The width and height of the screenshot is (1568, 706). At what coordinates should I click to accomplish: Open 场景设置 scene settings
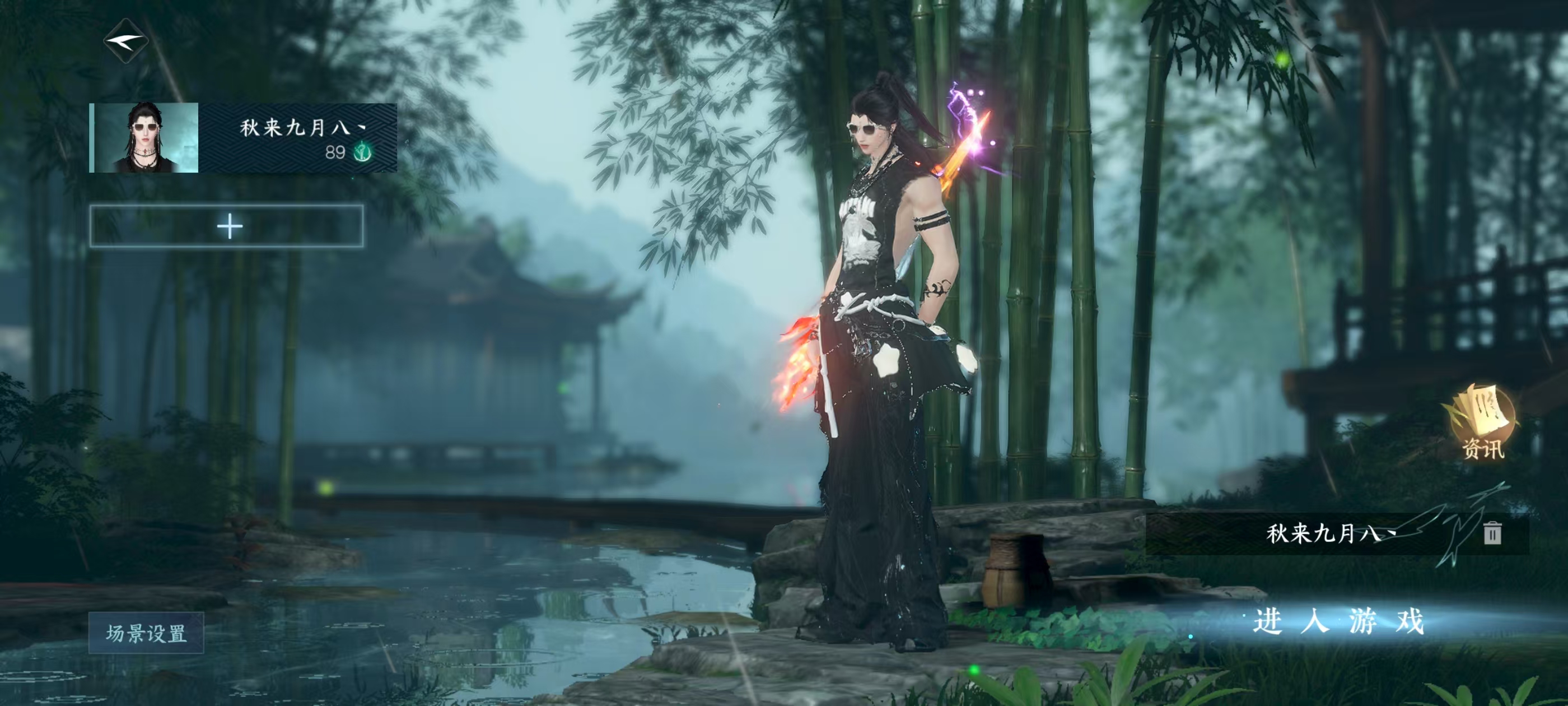tap(146, 634)
